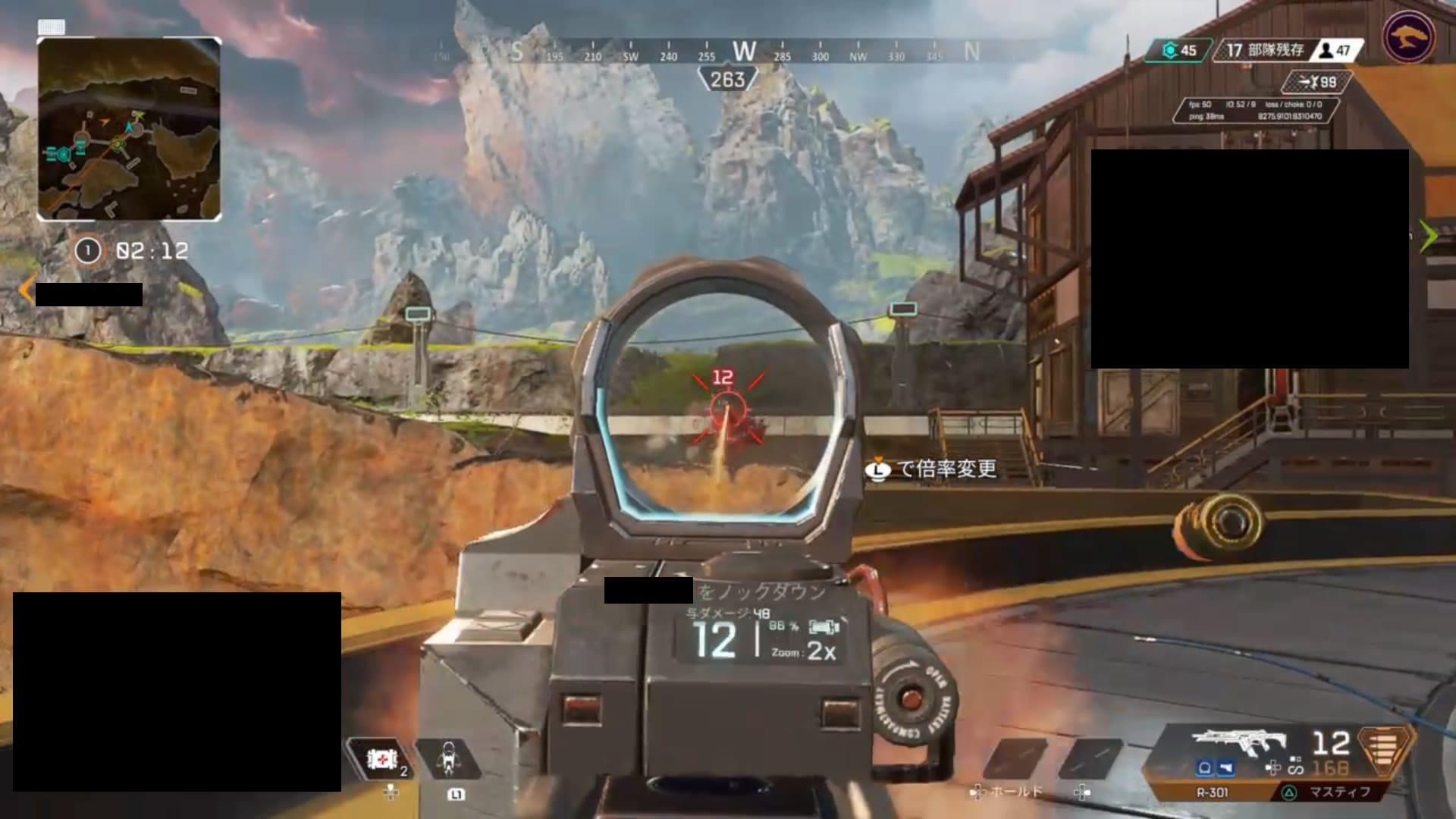Viewport: 1456px width, 819px height.
Task: Click the gold predator rank badge
Action: [1408, 36]
